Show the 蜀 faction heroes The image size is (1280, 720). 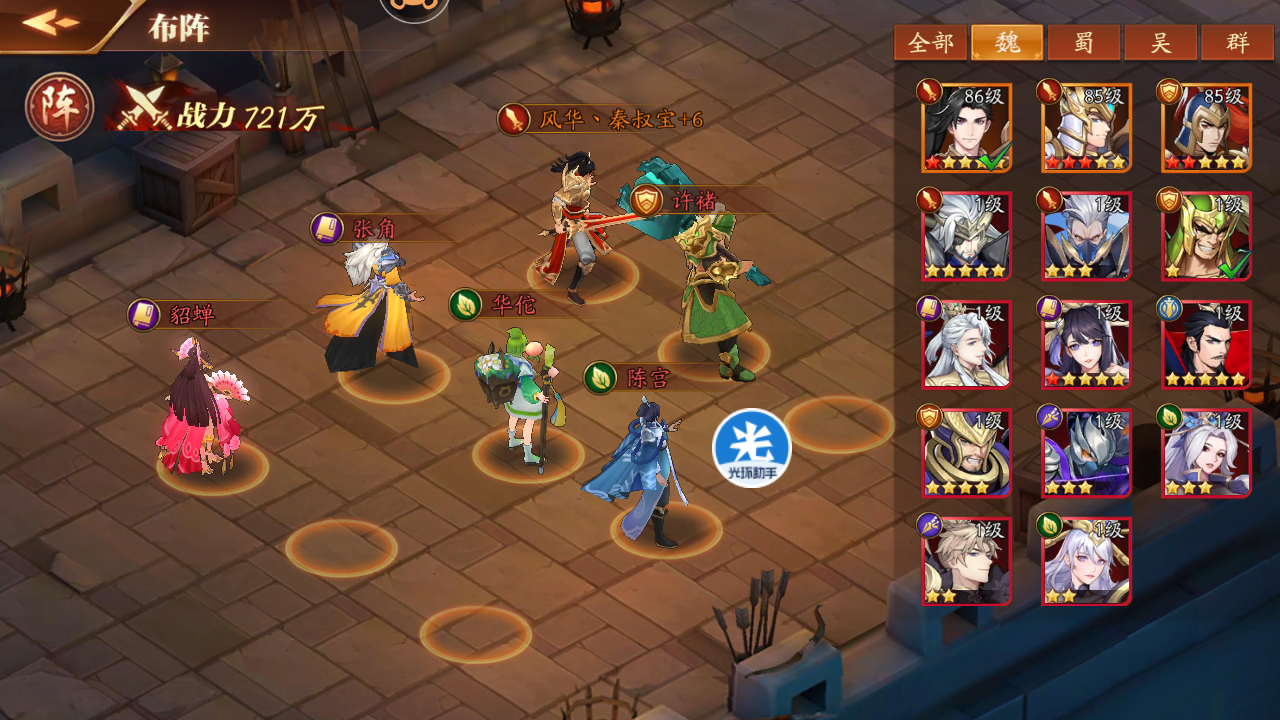coord(1084,43)
